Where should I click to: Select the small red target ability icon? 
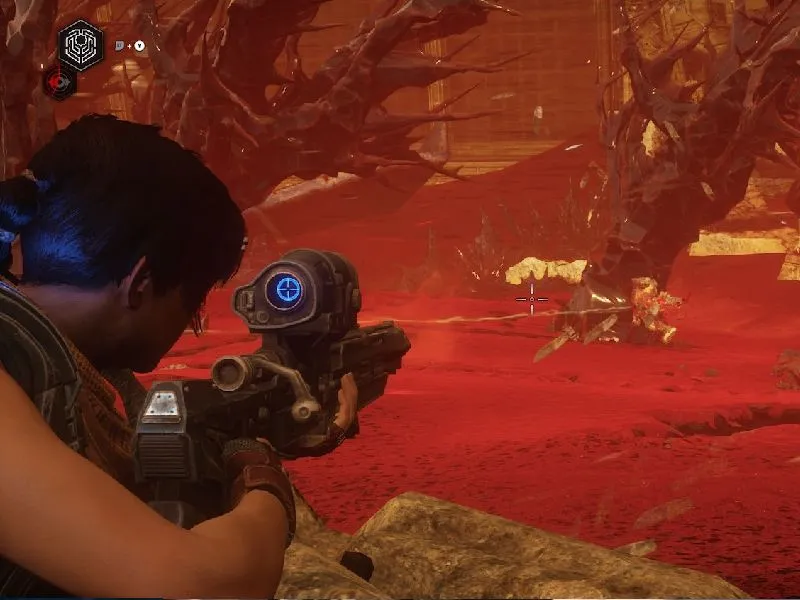click(60, 83)
